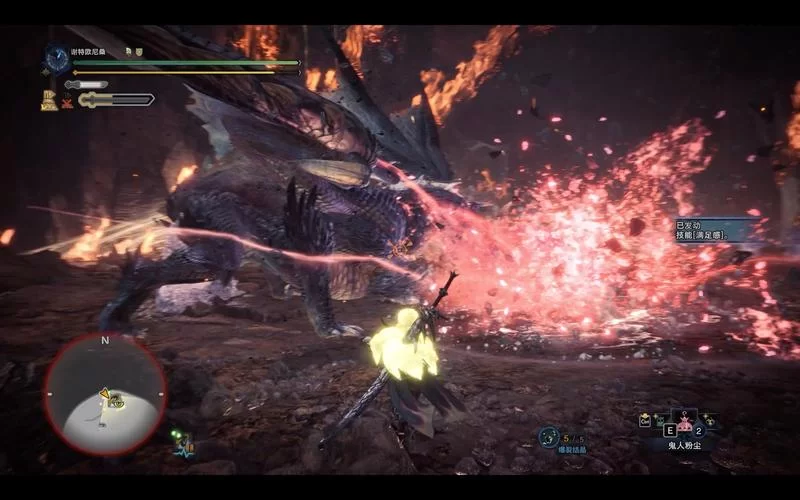This screenshot has width=800, height=500.
Task: Click the quest clock emblem beside player name
Action: (x=56, y=59)
